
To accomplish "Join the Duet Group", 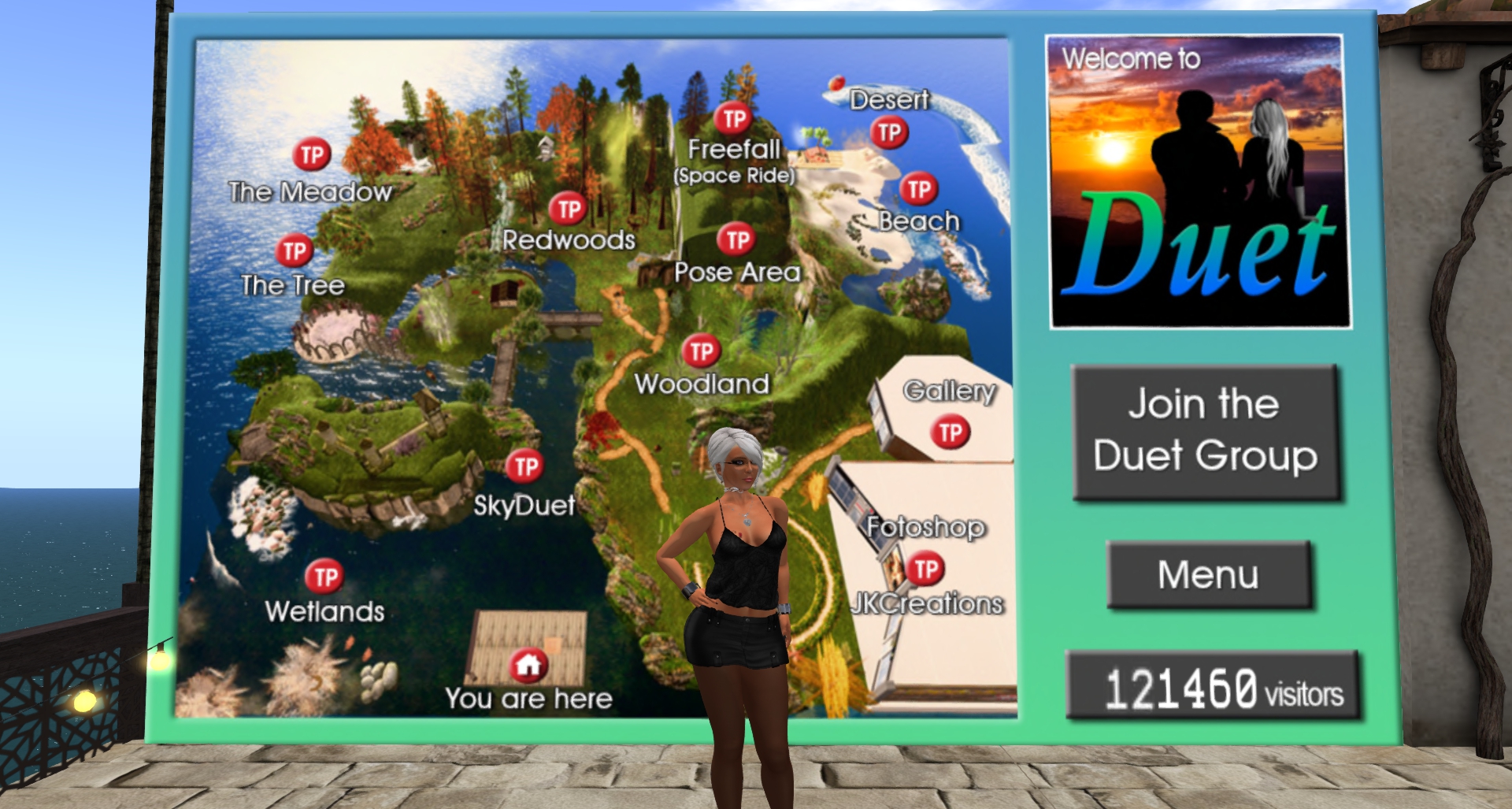I will [1206, 431].
